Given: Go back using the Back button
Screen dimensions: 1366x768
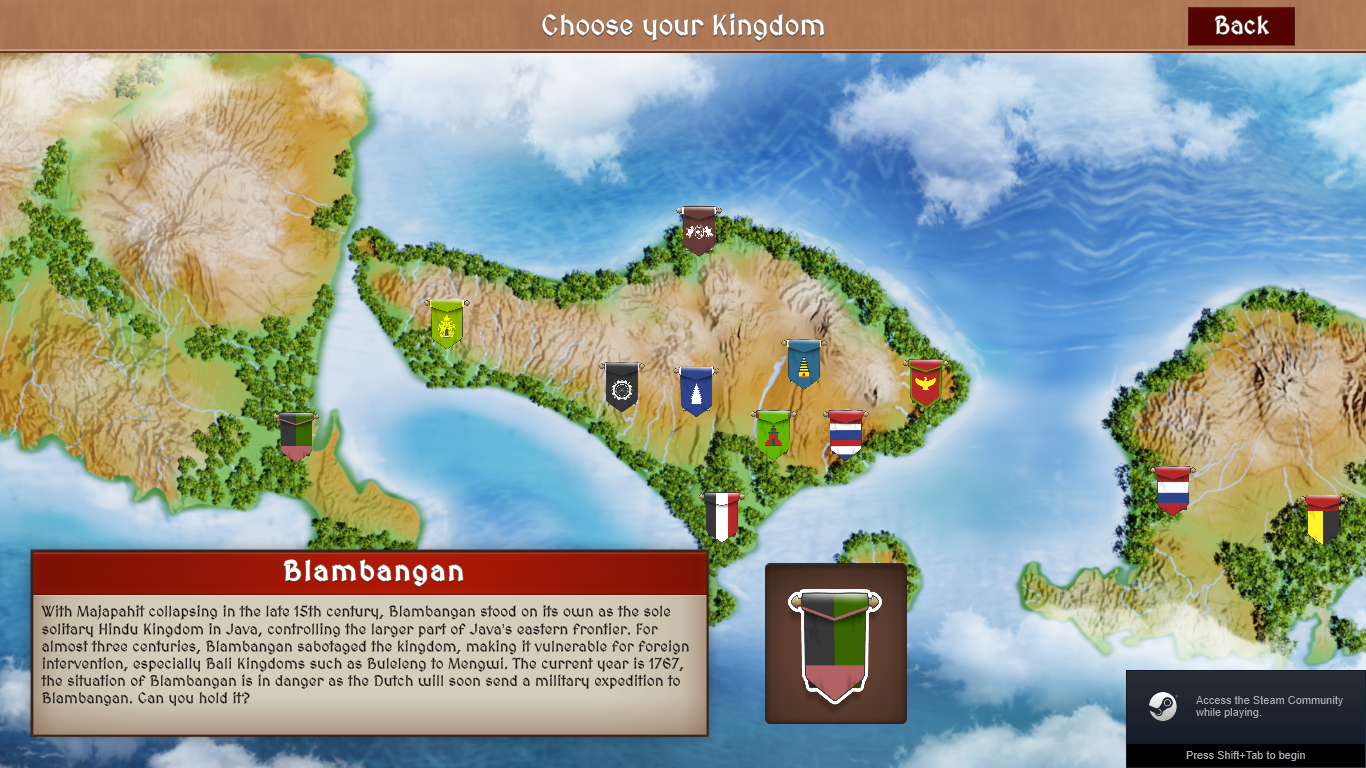Looking at the screenshot, I should pos(1240,26).
